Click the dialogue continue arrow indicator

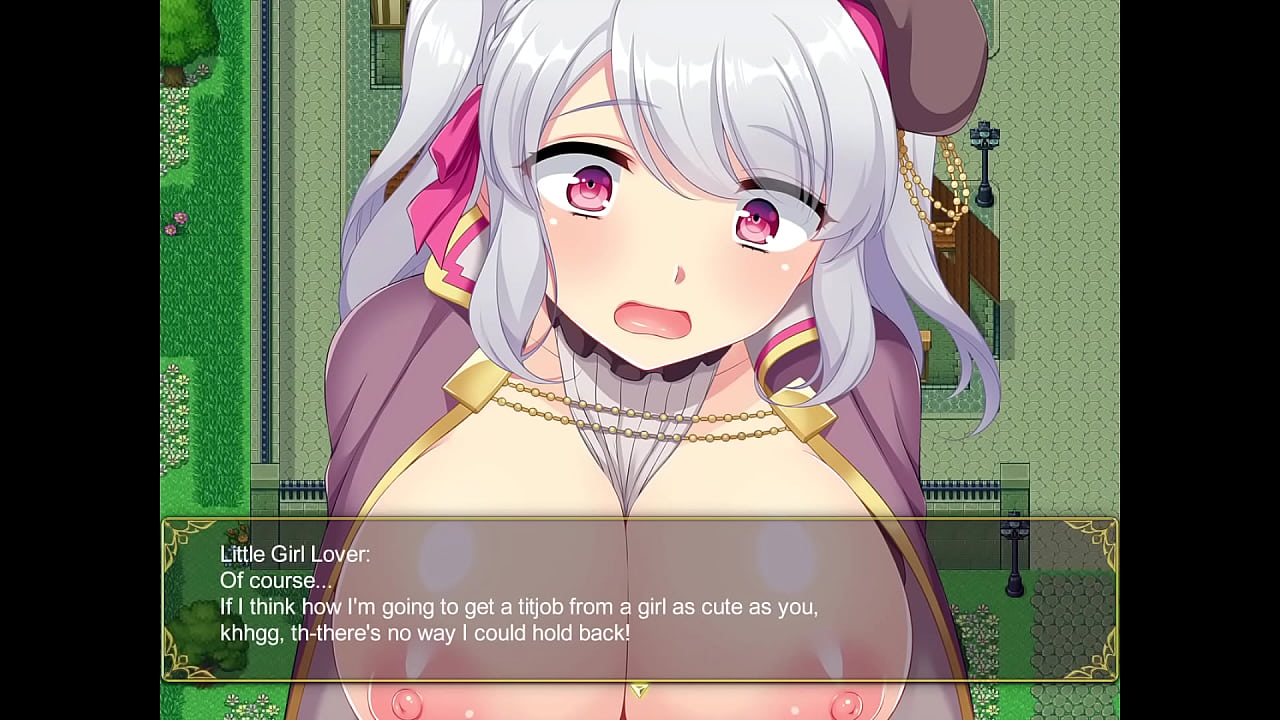pyautogui.click(x=639, y=689)
